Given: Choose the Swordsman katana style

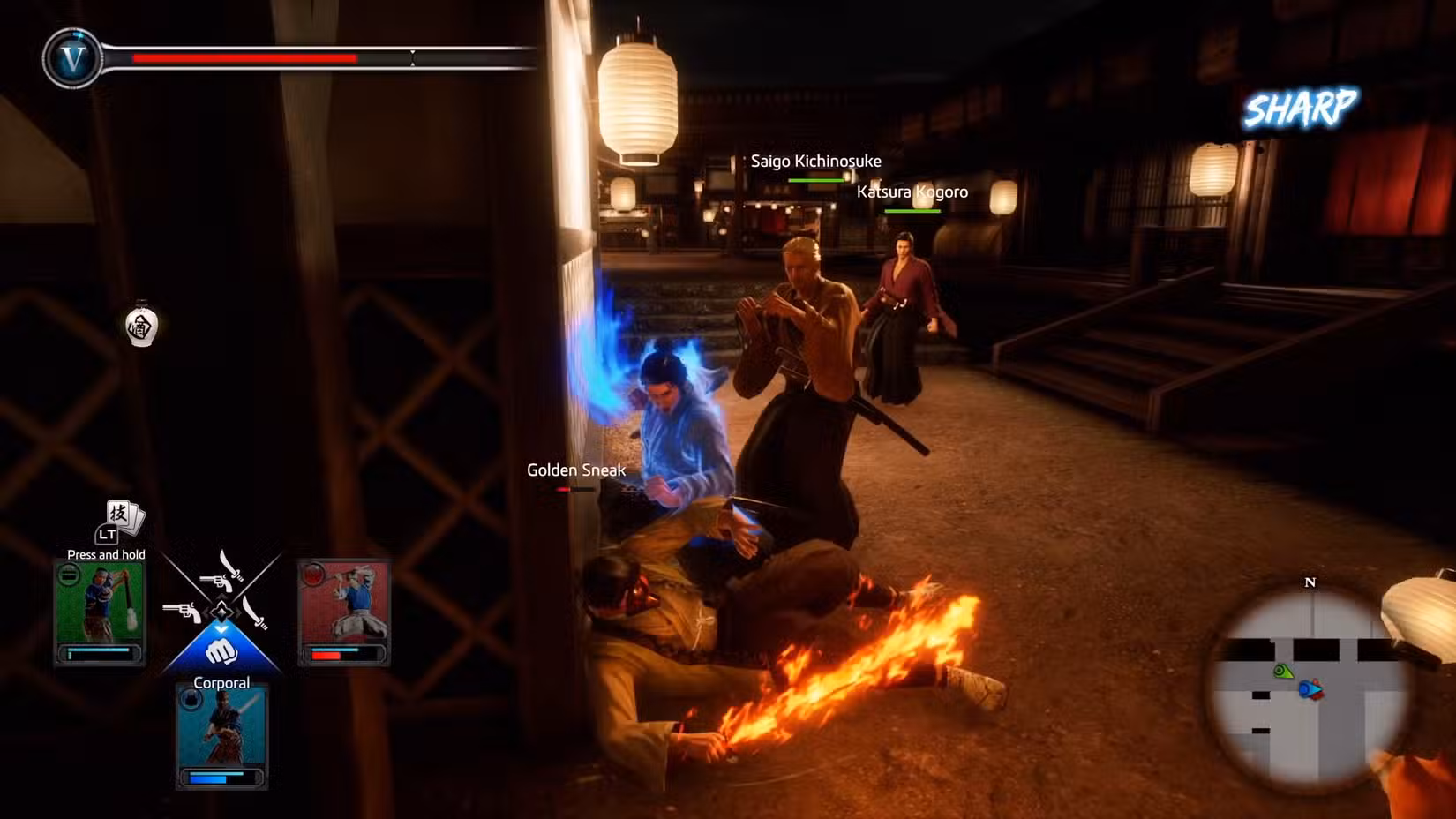Looking at the screenshot, I should (x=257, y=612).
